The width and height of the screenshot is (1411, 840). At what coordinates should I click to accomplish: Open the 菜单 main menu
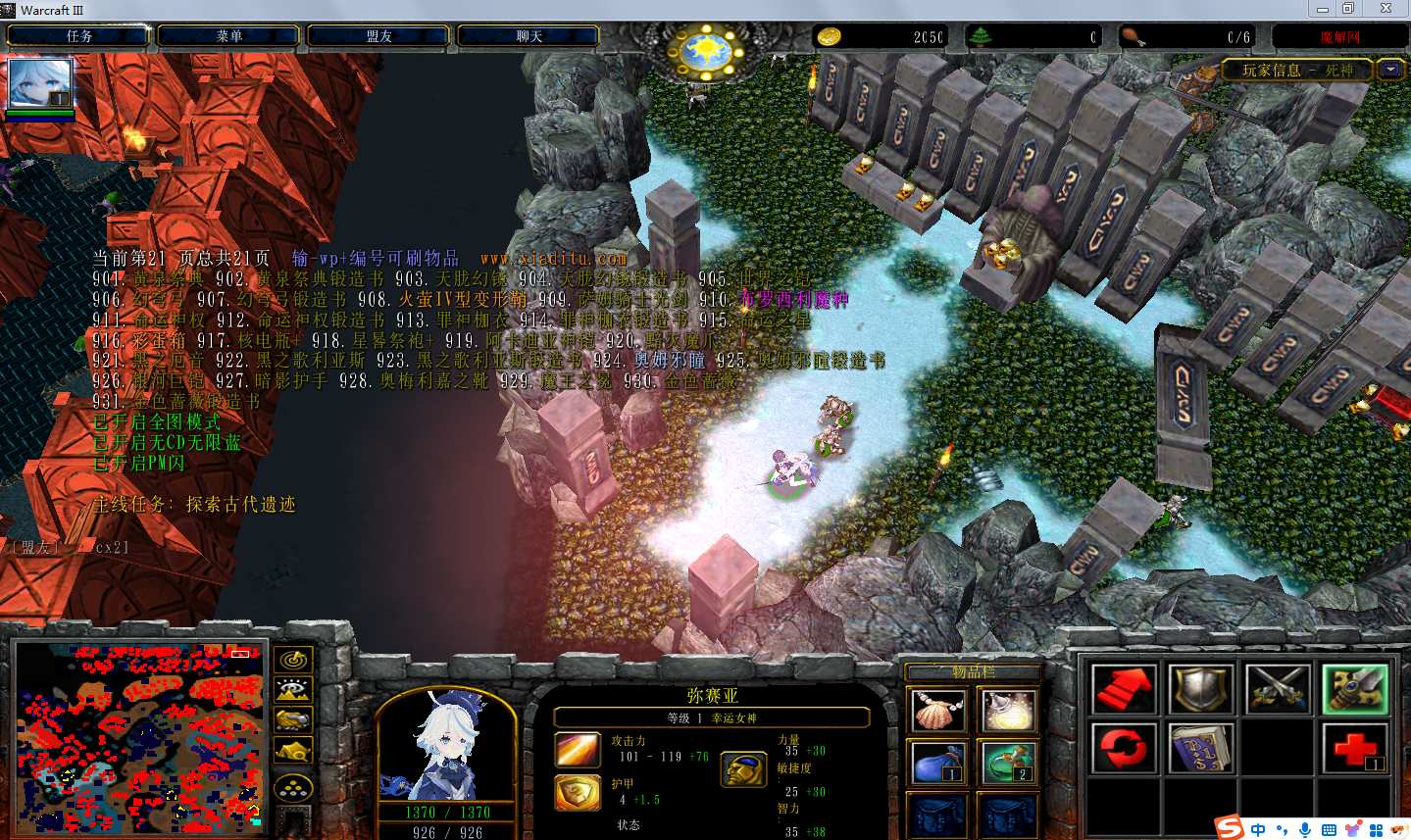click(229, 36)
